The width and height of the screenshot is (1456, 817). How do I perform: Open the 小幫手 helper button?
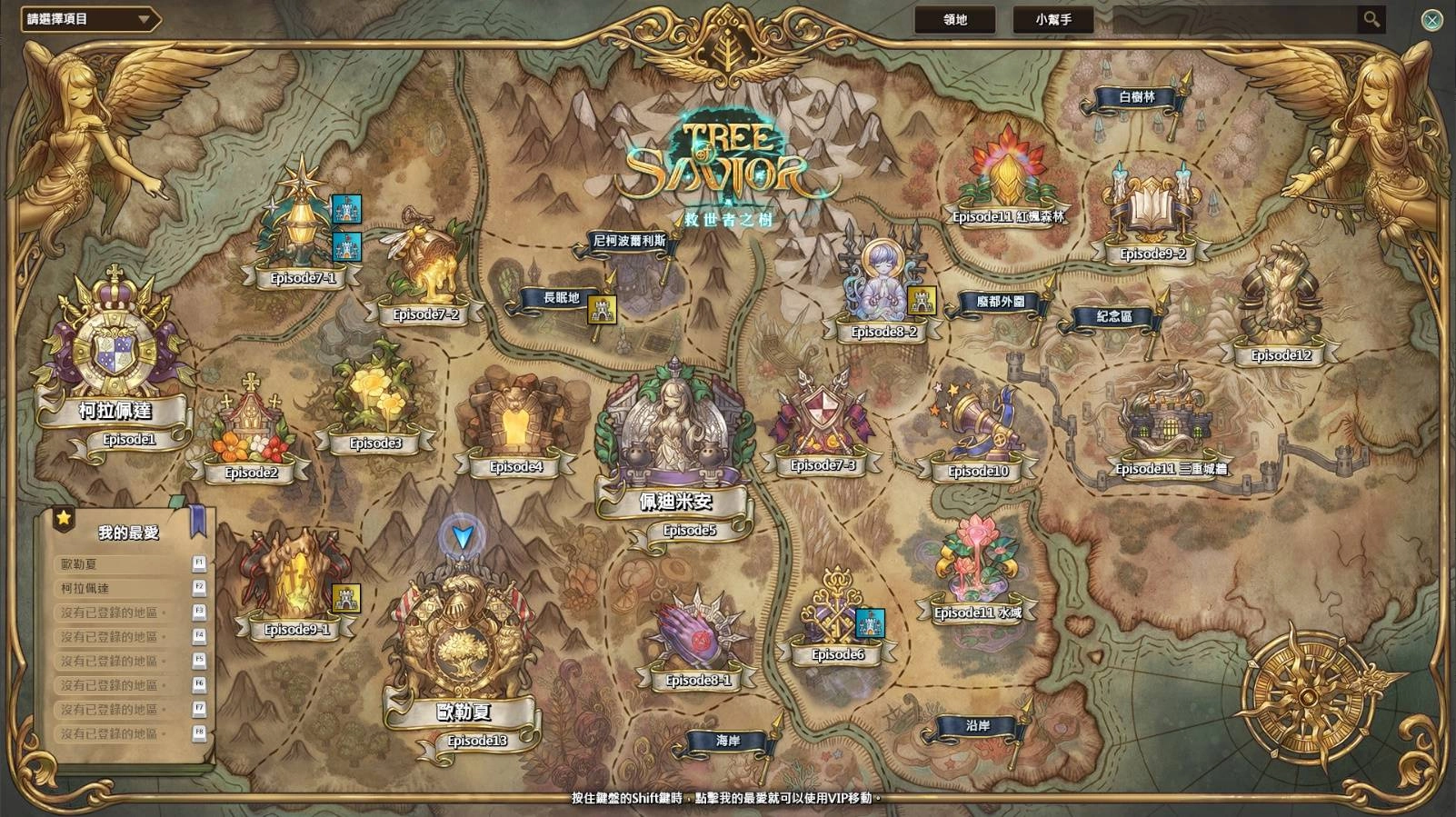click(x=1052, y=19)
